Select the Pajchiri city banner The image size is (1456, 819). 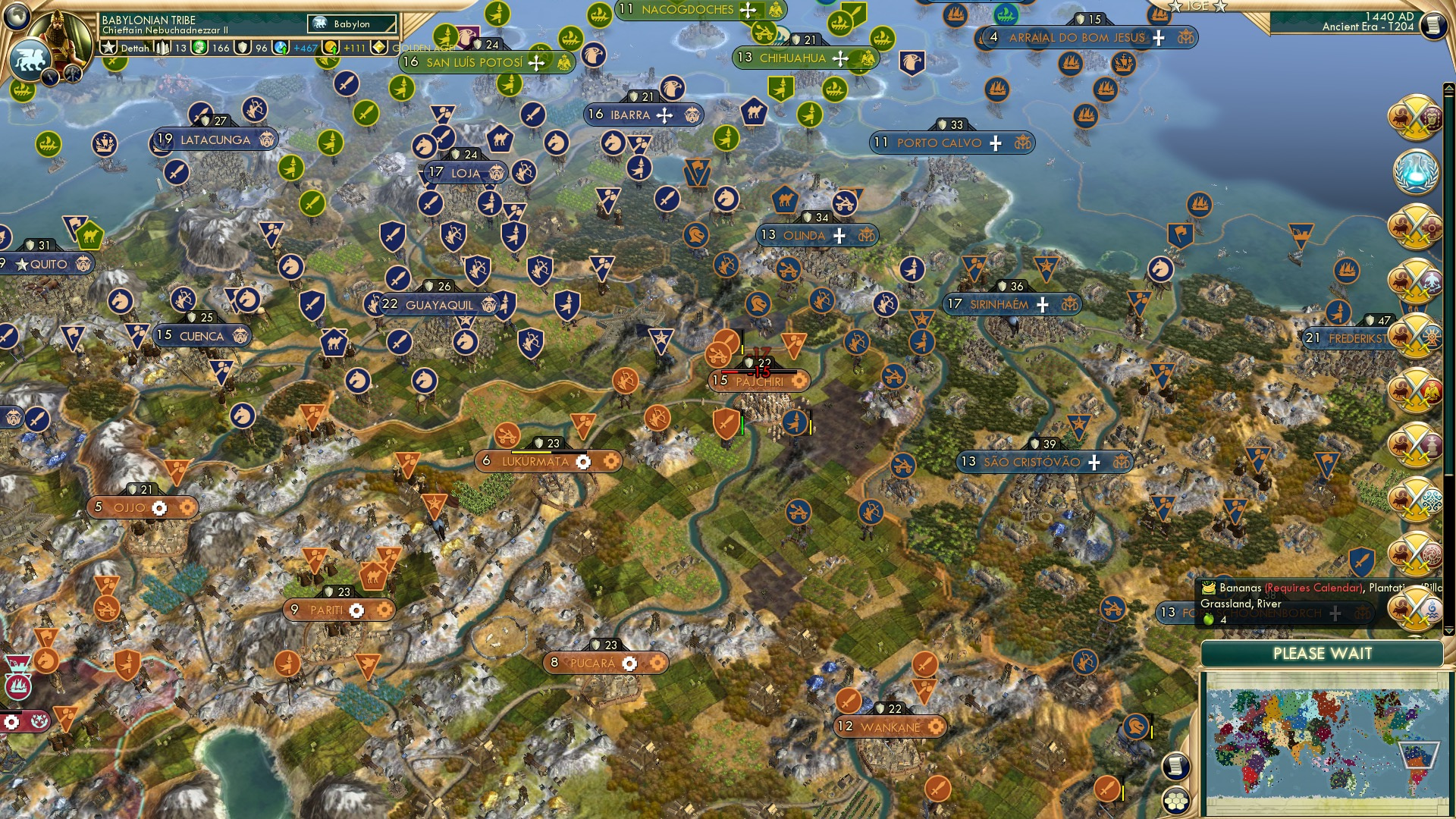(x=758, y=379)
